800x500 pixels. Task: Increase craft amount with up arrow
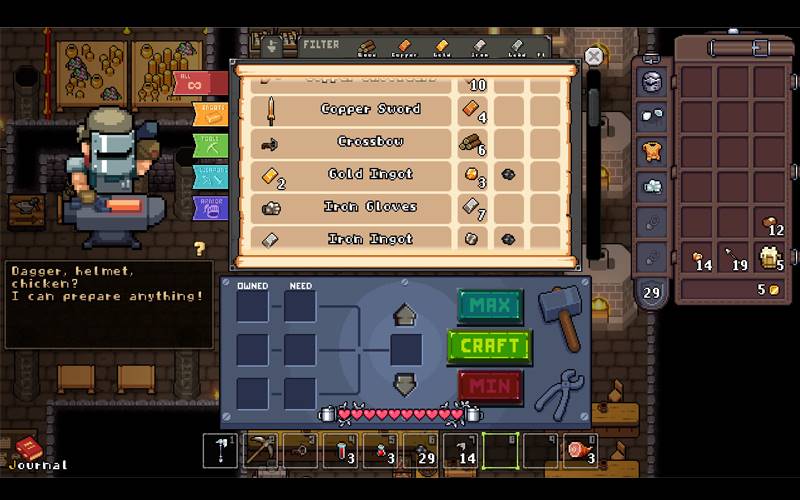(x=405, y=315)
